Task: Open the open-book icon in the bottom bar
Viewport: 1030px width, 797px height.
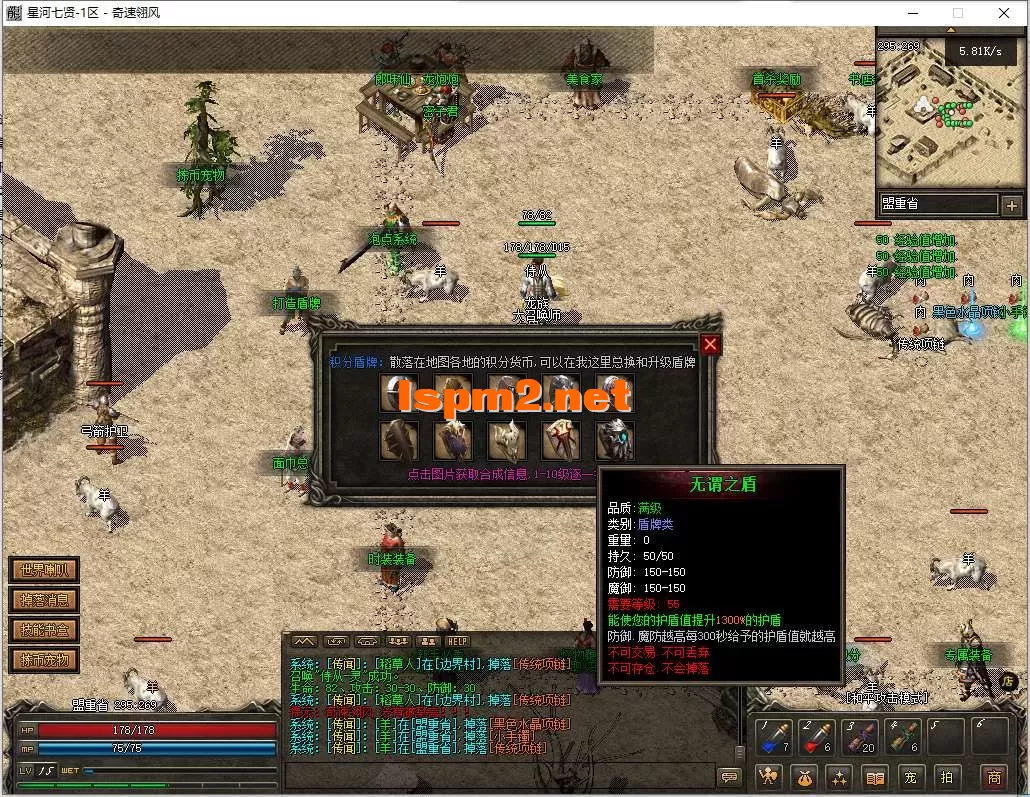Action: 875,777
